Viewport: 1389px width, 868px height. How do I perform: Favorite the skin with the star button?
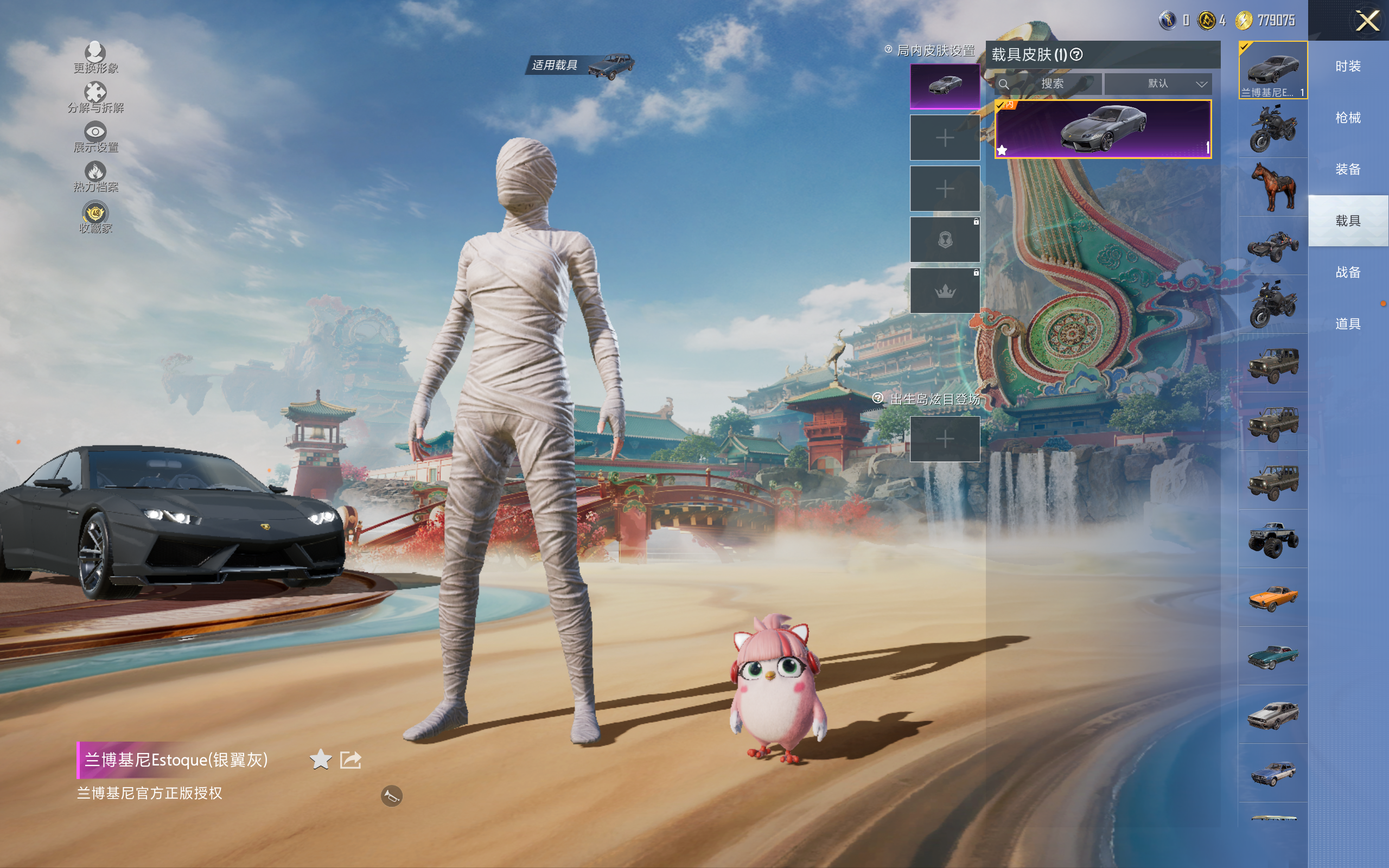(320, 759)
